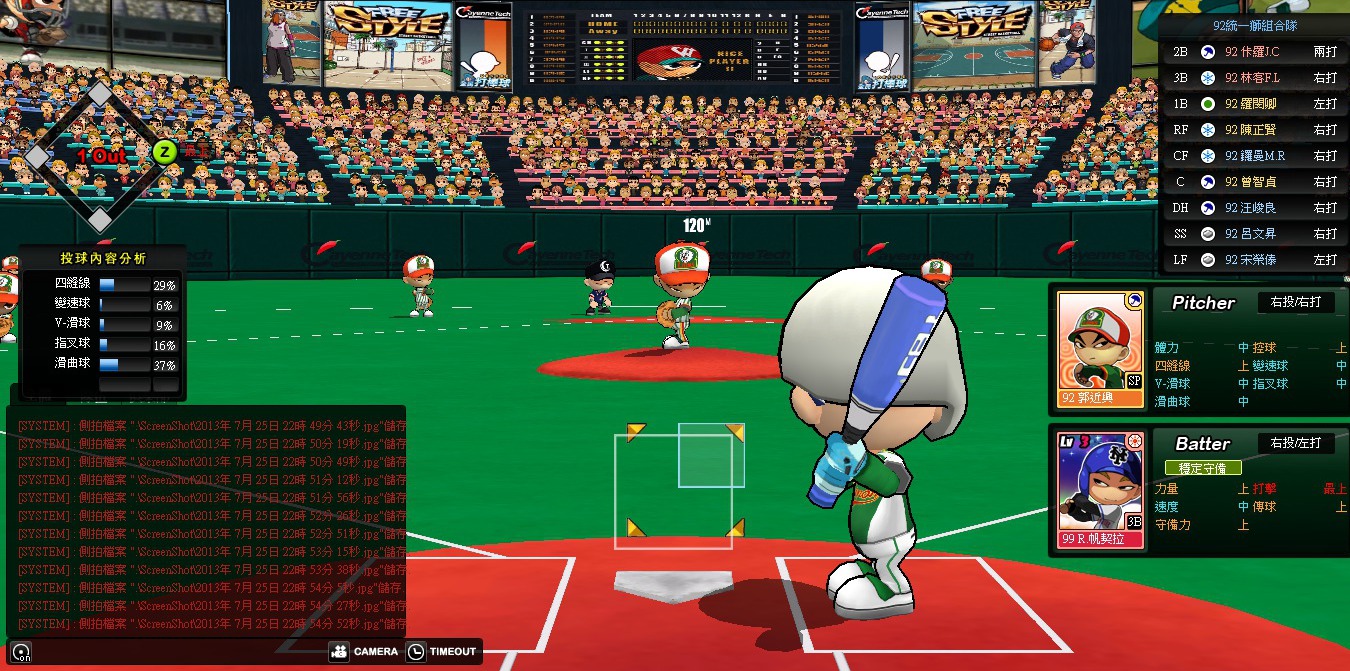Viewport: 1350px width, 671px height.
Task: Choose the LF 宋榮傣 lineup row
Action: (x=1256, y=260)
